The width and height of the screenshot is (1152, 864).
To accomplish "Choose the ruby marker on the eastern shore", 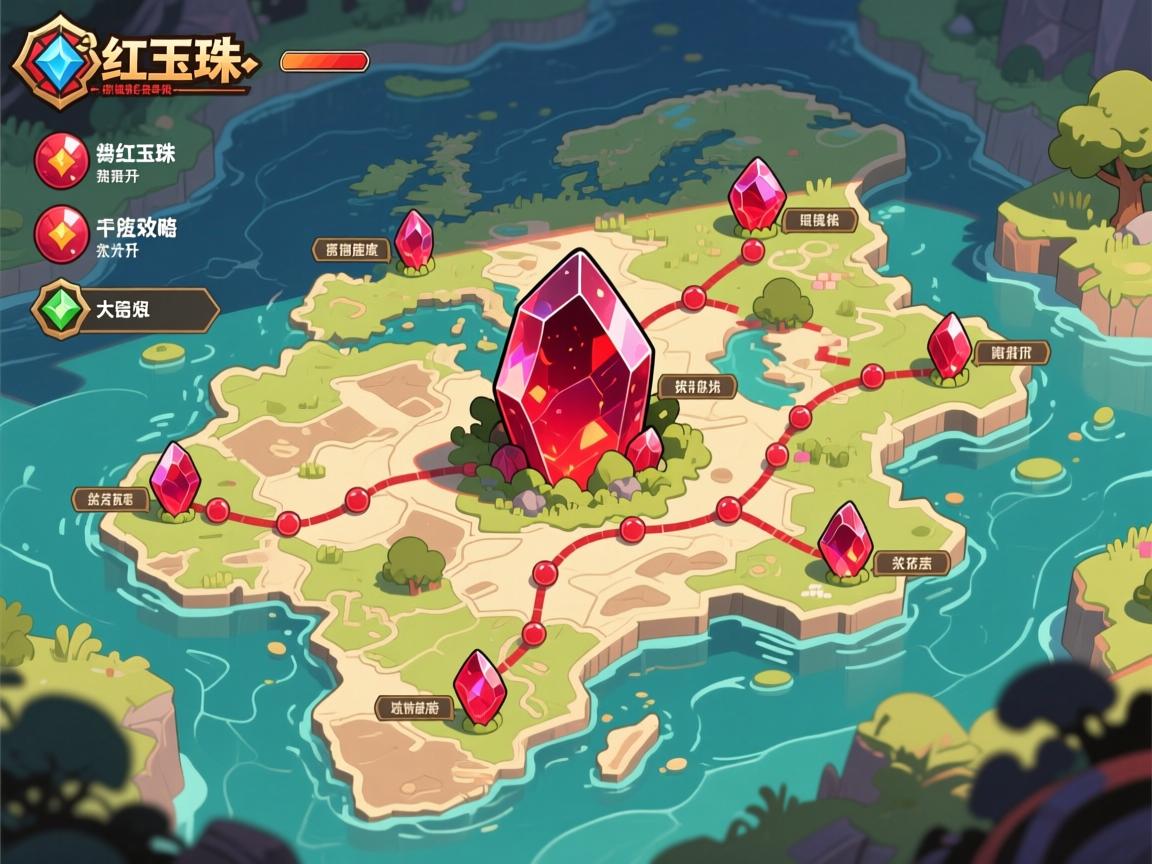I will point(948,346).
